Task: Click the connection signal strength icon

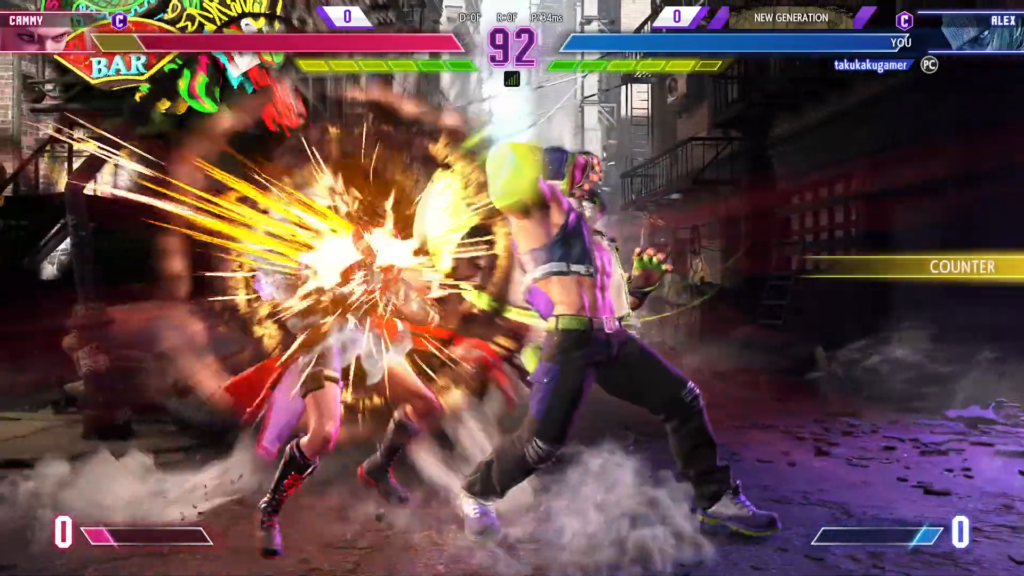Action: pos(512,79)
